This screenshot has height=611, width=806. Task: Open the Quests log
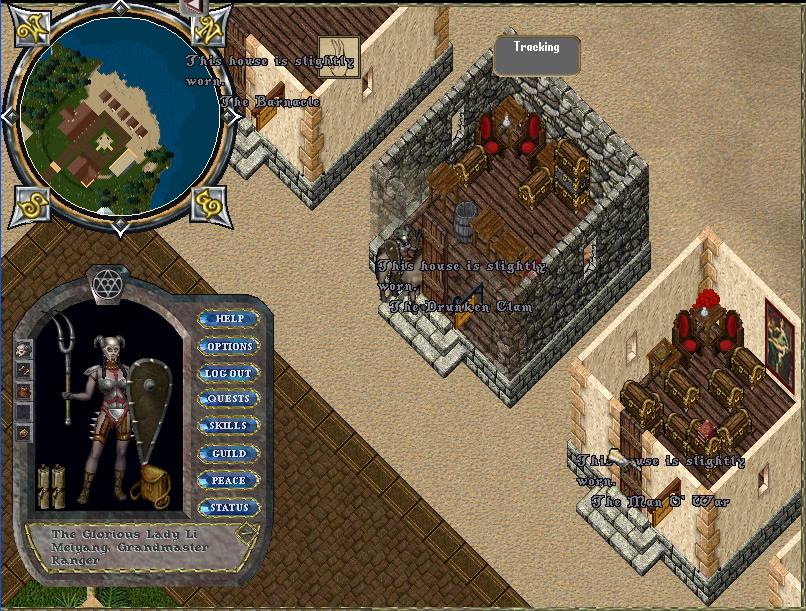tap(229, 399)
